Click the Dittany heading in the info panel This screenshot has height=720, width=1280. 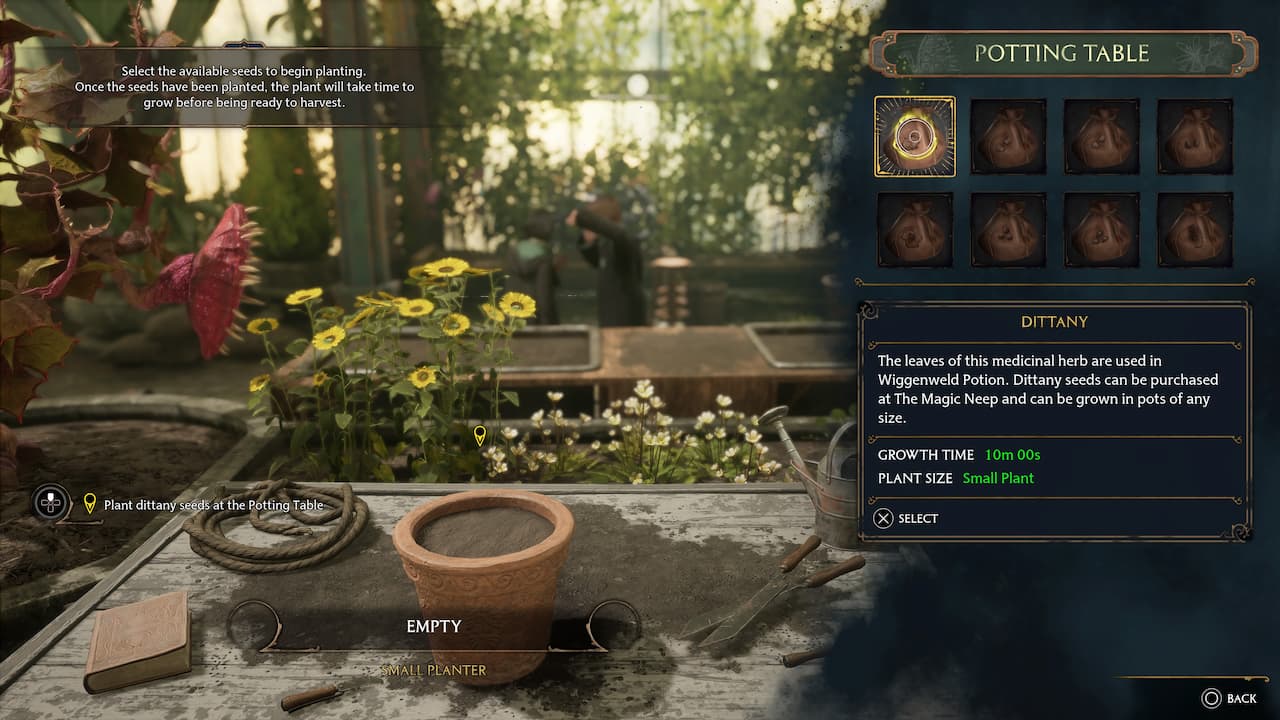1056,322
